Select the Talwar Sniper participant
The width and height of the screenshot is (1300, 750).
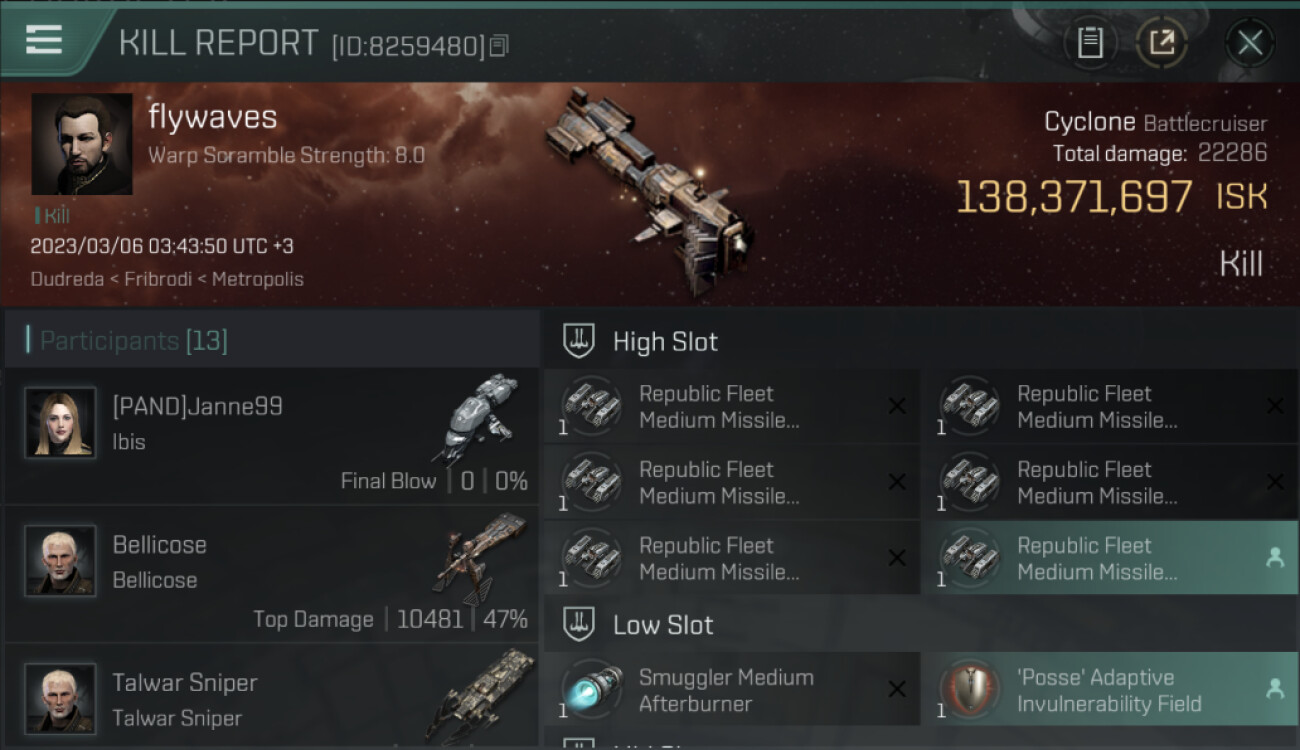coord(272,698)
